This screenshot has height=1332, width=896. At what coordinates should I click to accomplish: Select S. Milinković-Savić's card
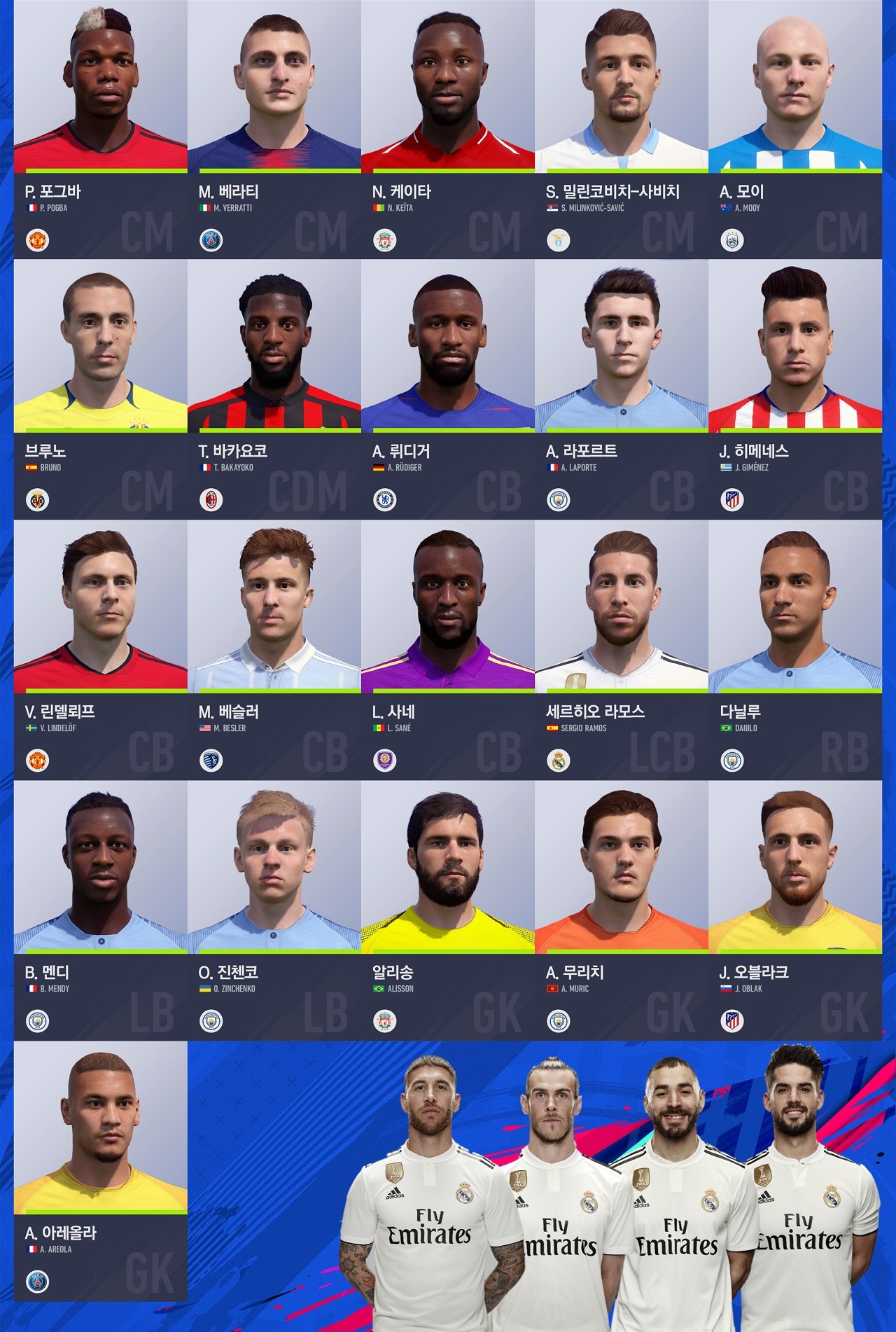[621, 130]
